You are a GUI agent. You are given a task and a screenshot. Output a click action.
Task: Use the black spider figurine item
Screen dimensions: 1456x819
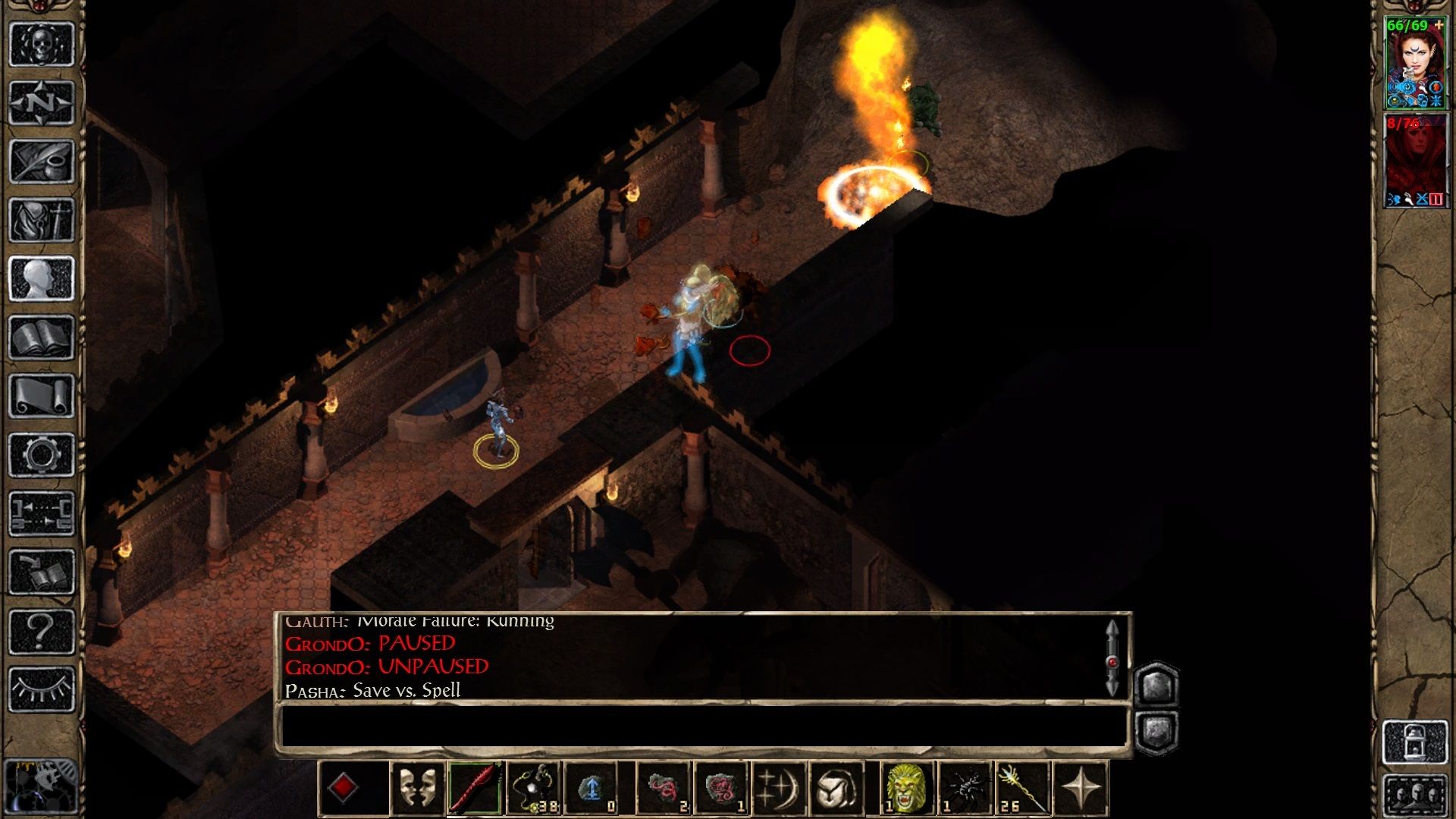965,788
